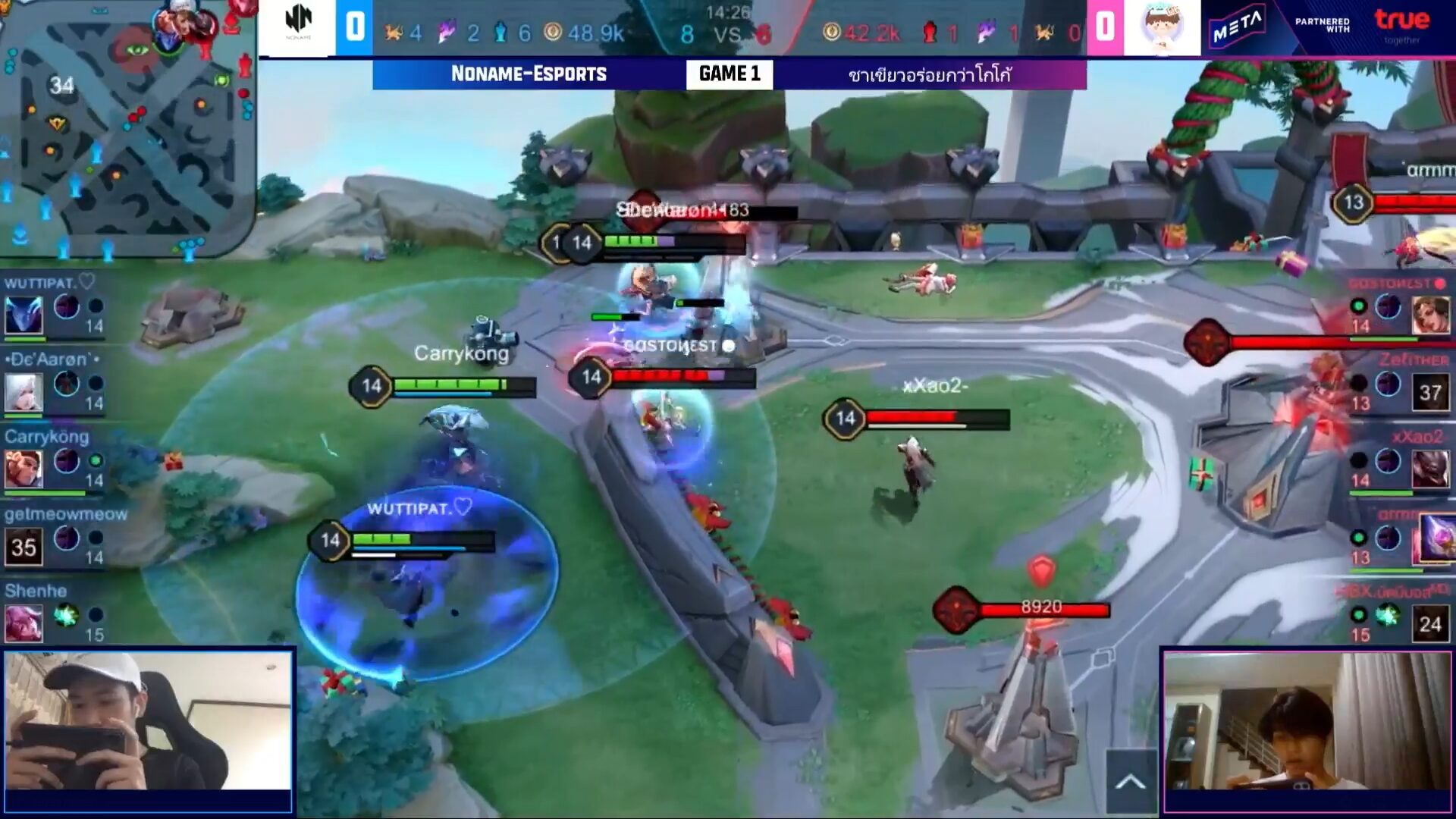
Task: Click the Noname-Esports team name banner
Action: pos(529,74)
